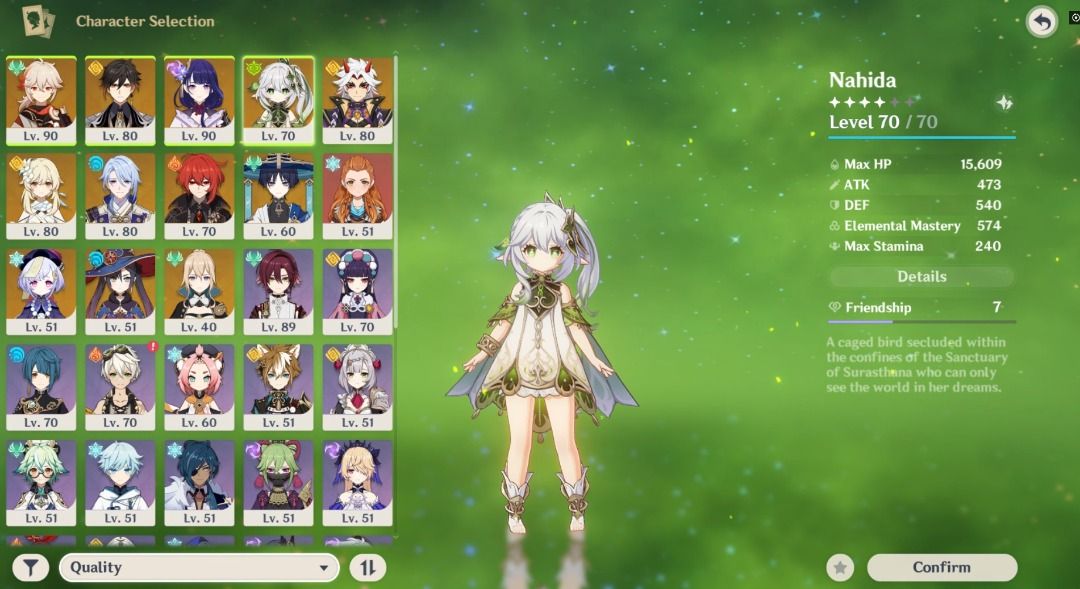
Task: Toggle the sort order arrows button
Action: coord(367,568)
